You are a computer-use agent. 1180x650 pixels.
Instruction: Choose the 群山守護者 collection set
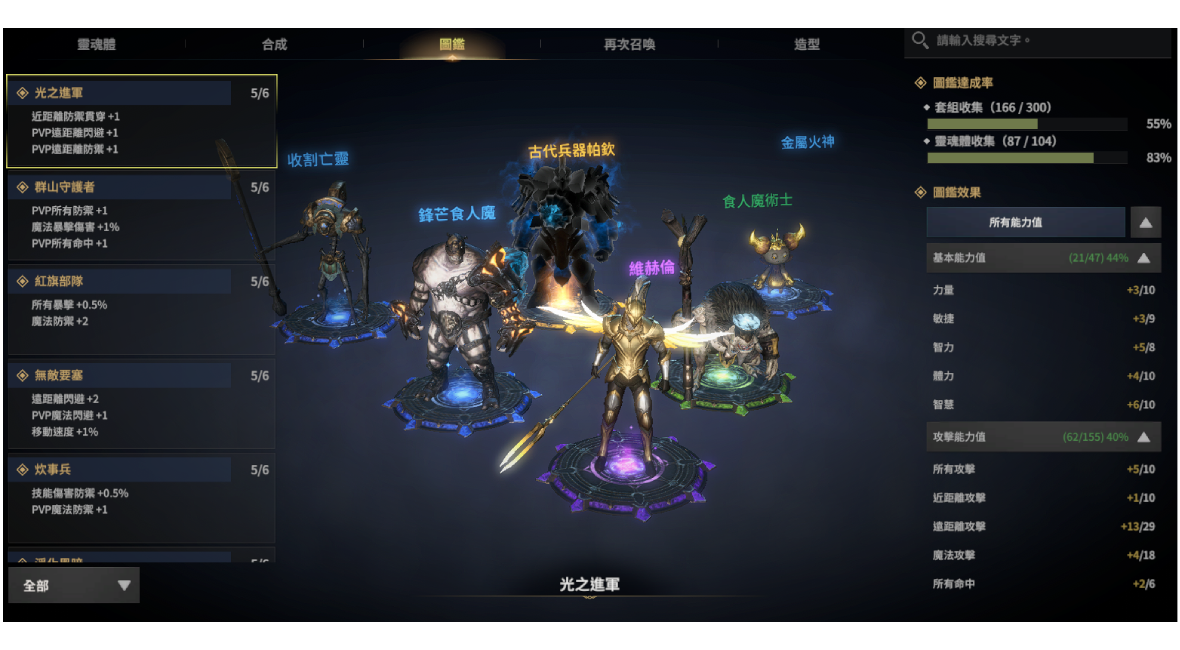(141, 215)
